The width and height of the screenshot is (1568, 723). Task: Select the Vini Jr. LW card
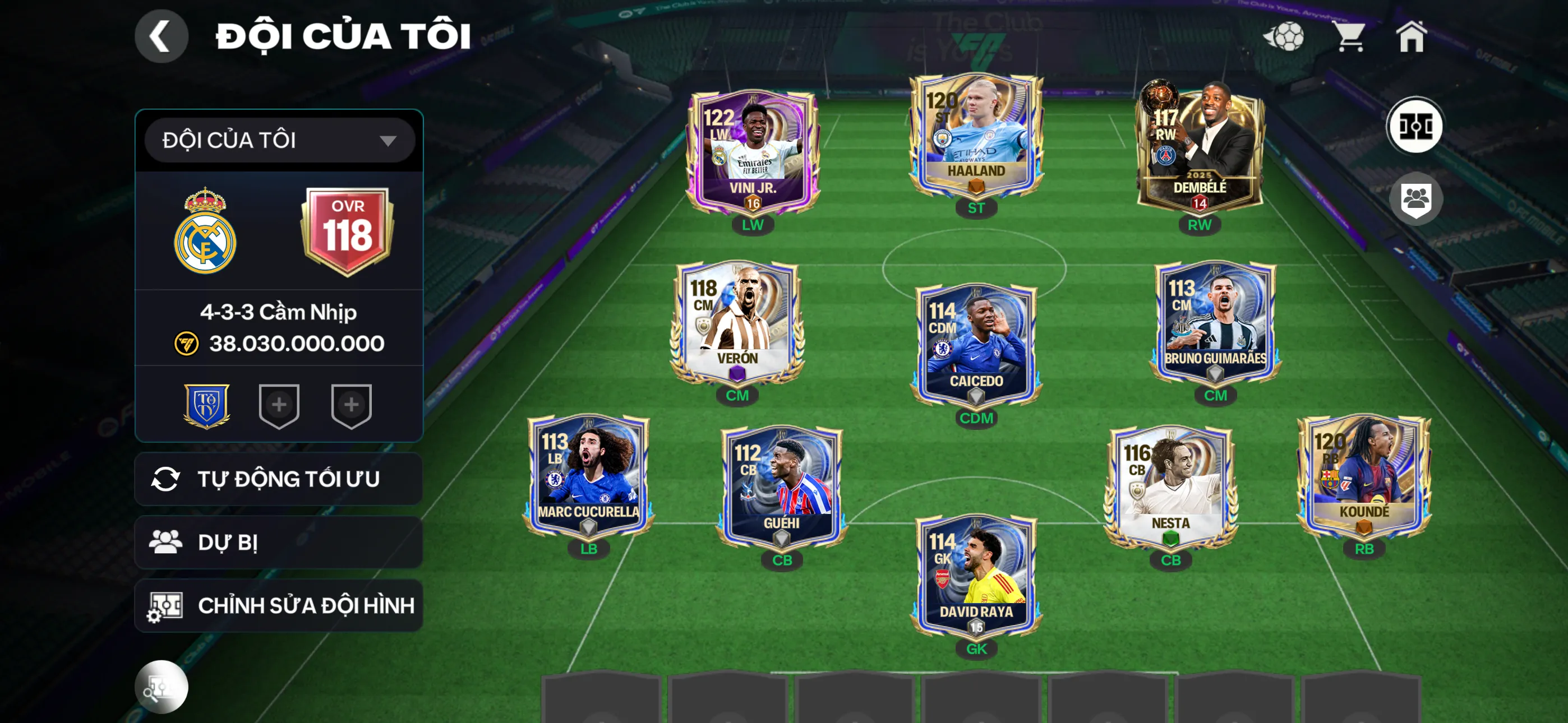753,152
